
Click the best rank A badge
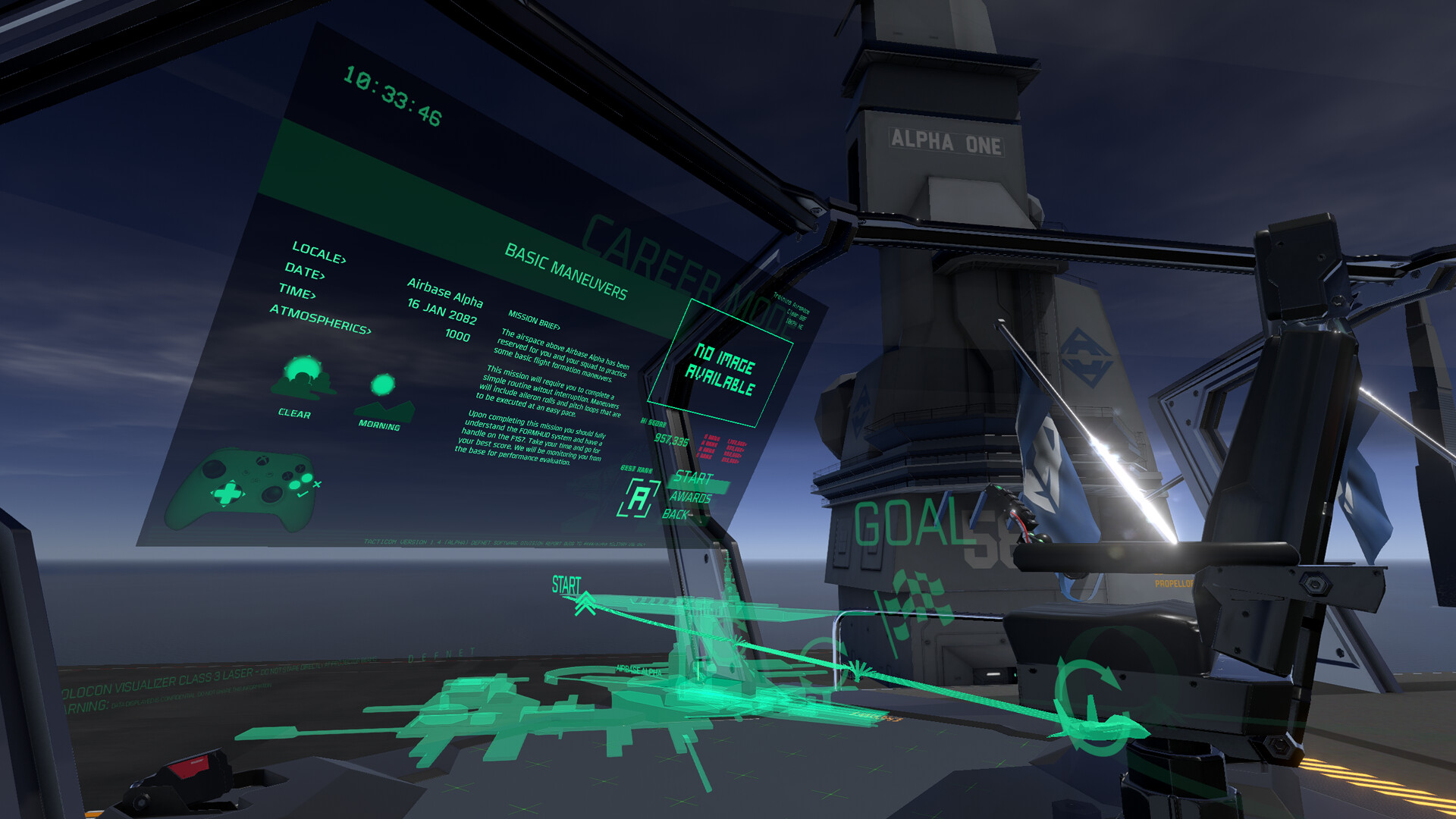[641, 497]
